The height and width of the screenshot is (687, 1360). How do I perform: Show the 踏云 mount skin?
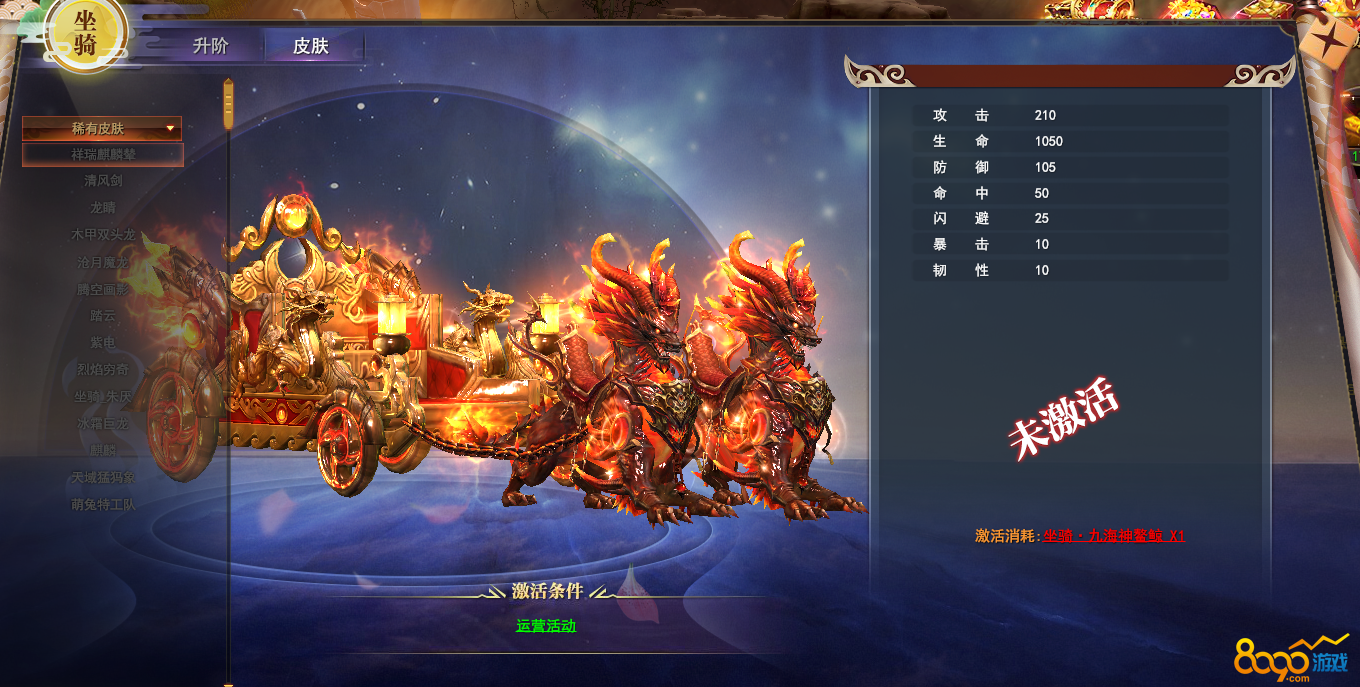click(103, 316)
